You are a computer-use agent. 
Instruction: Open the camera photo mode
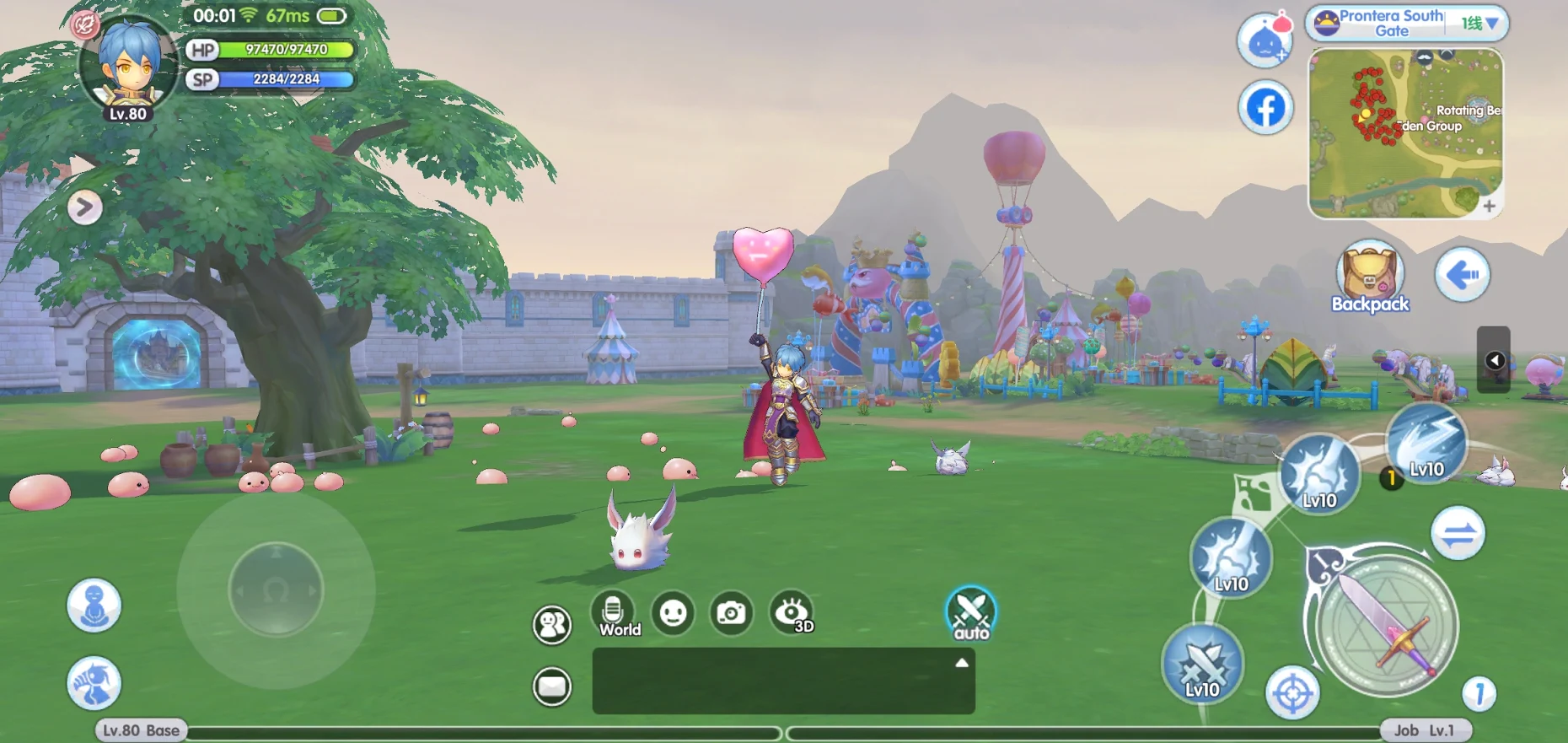pyautogui.click(x=730, y=613)
